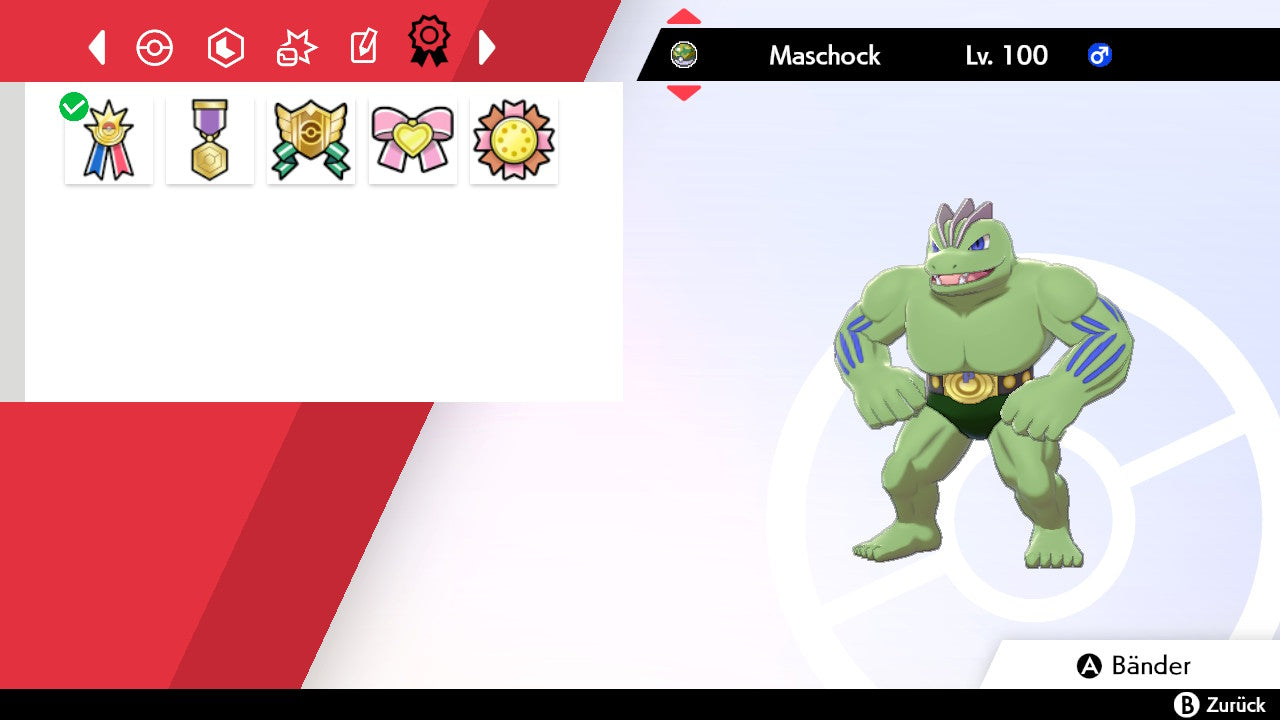The height and width of the screenshot is (720, 1280).
Task: Go to the previous summary page arrow
Action: (x=97, y=47)
